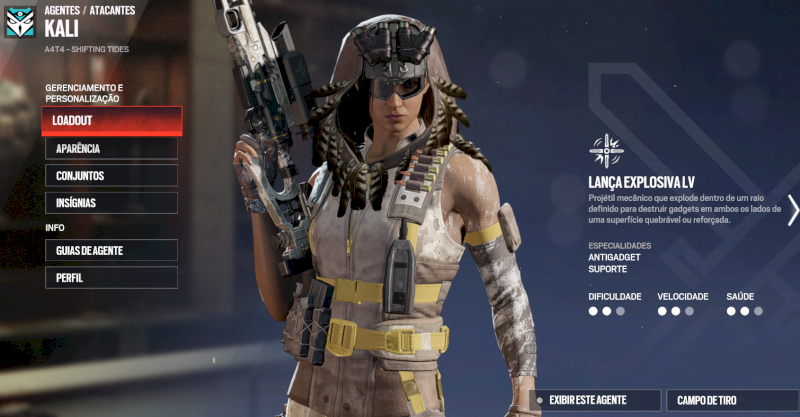Open the Loadout menu entry
Screen dimensions: 800x417
pyautogui.click(x=112, y=121)
